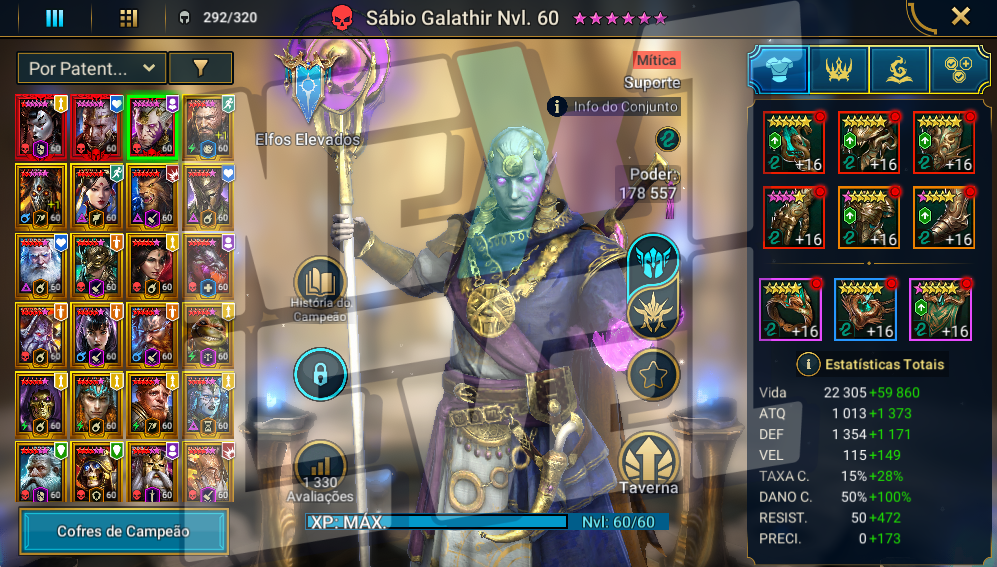
Task: Select the blue-bordered accessory slot
Action: [x=866, y=309]
